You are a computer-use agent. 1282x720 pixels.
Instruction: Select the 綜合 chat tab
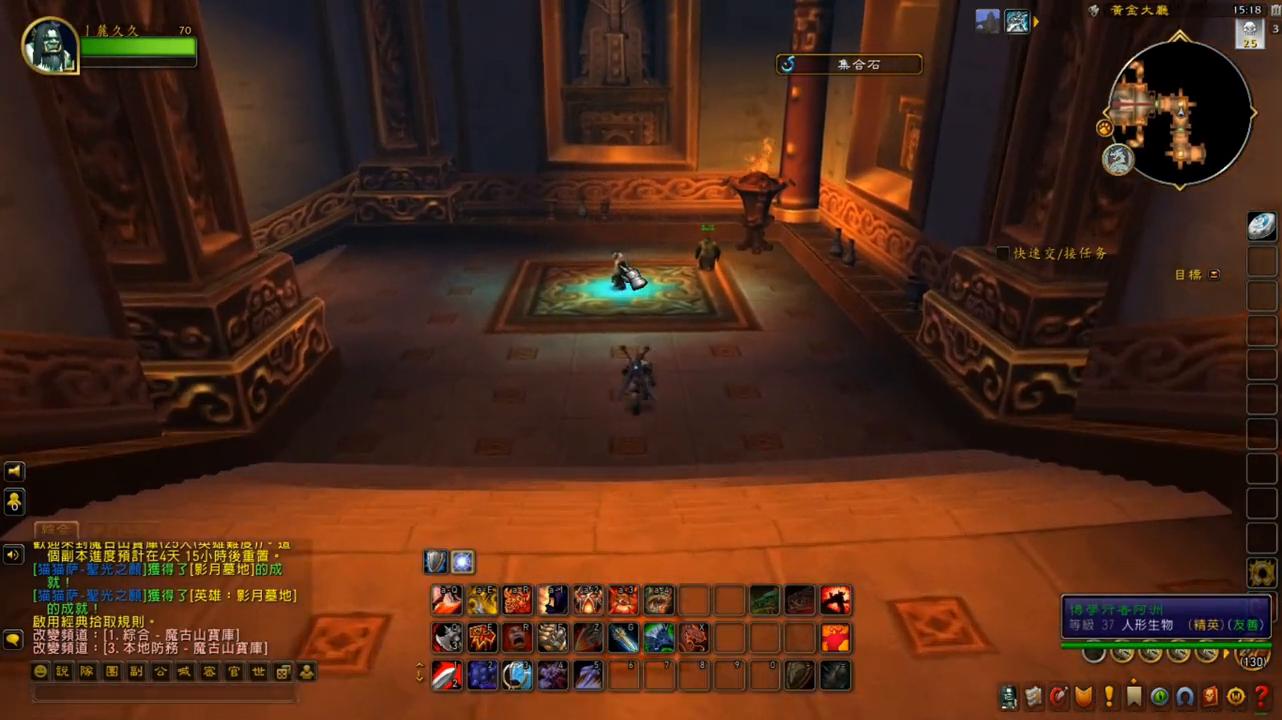[x=56, y=530]
